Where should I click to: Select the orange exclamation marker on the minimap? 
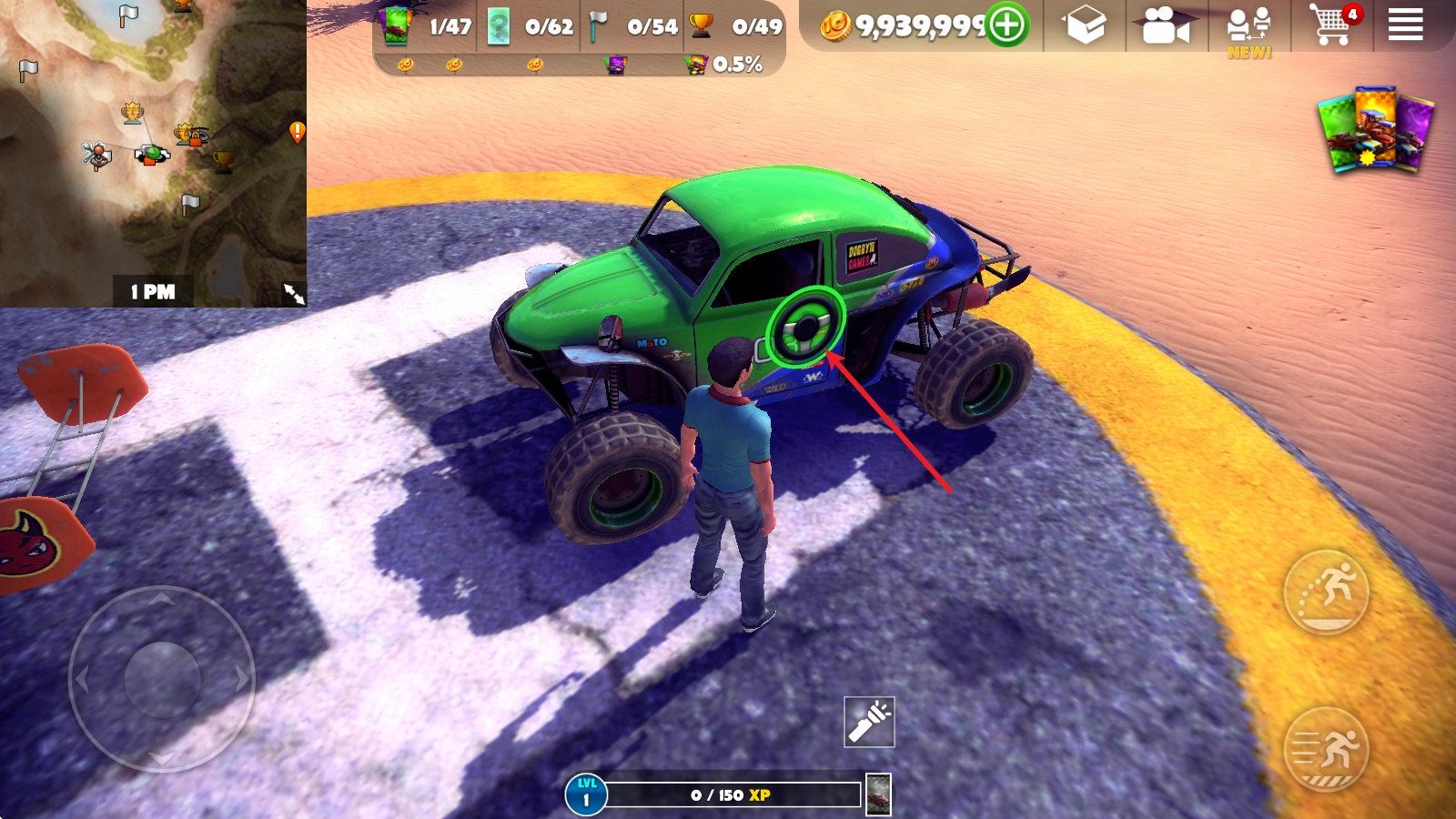coord(297,132)
